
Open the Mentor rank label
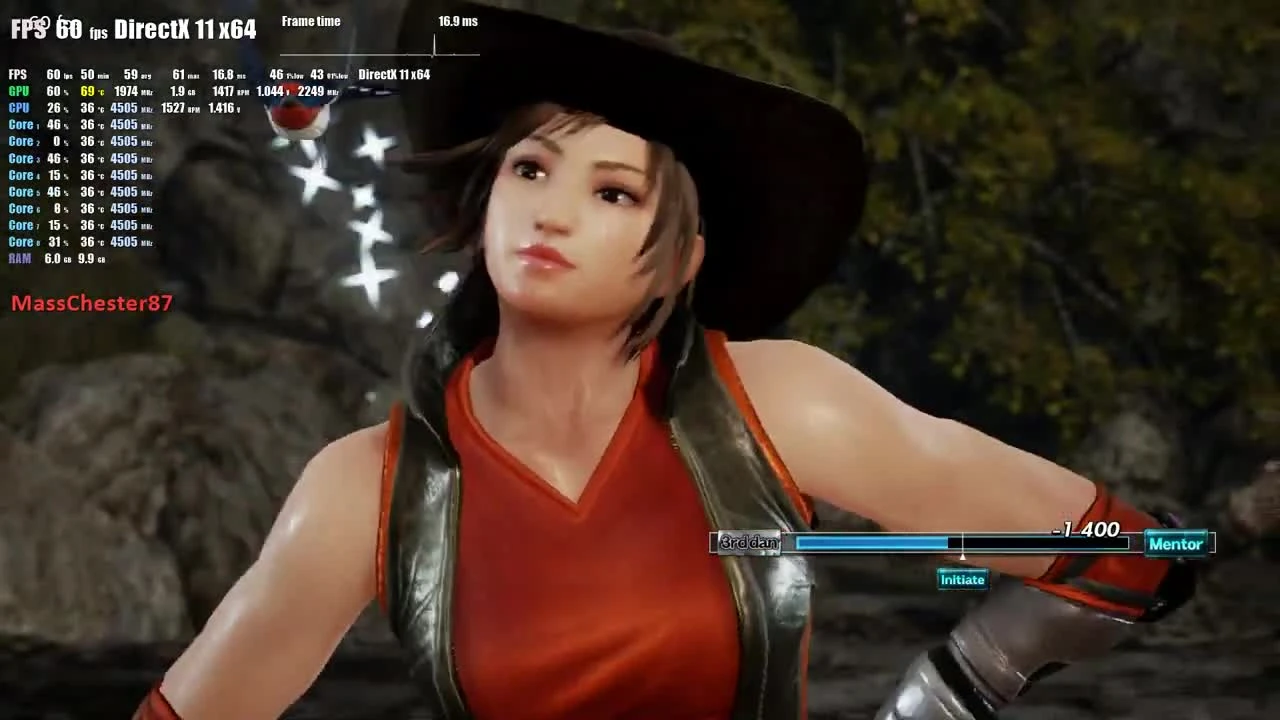tap(1175, 544)
